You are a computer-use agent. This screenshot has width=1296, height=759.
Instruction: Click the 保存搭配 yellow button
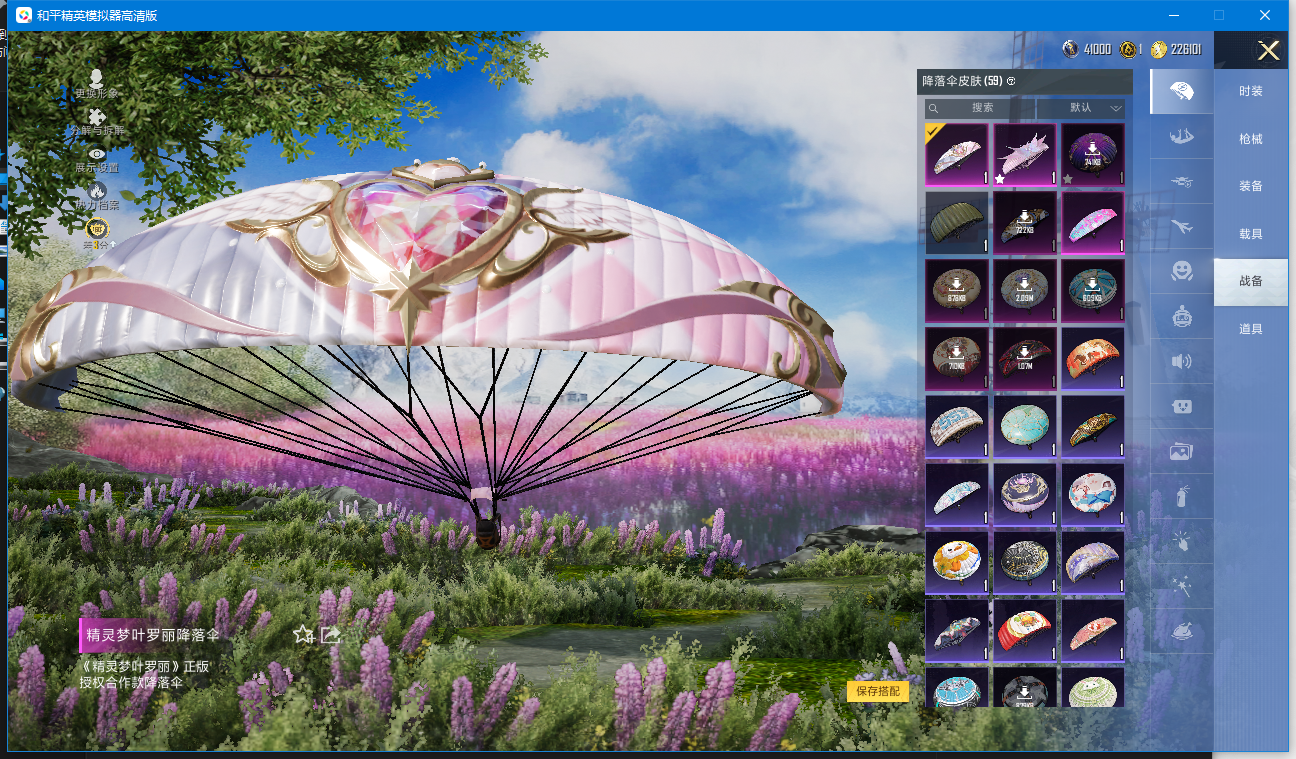tap(878, 691)
